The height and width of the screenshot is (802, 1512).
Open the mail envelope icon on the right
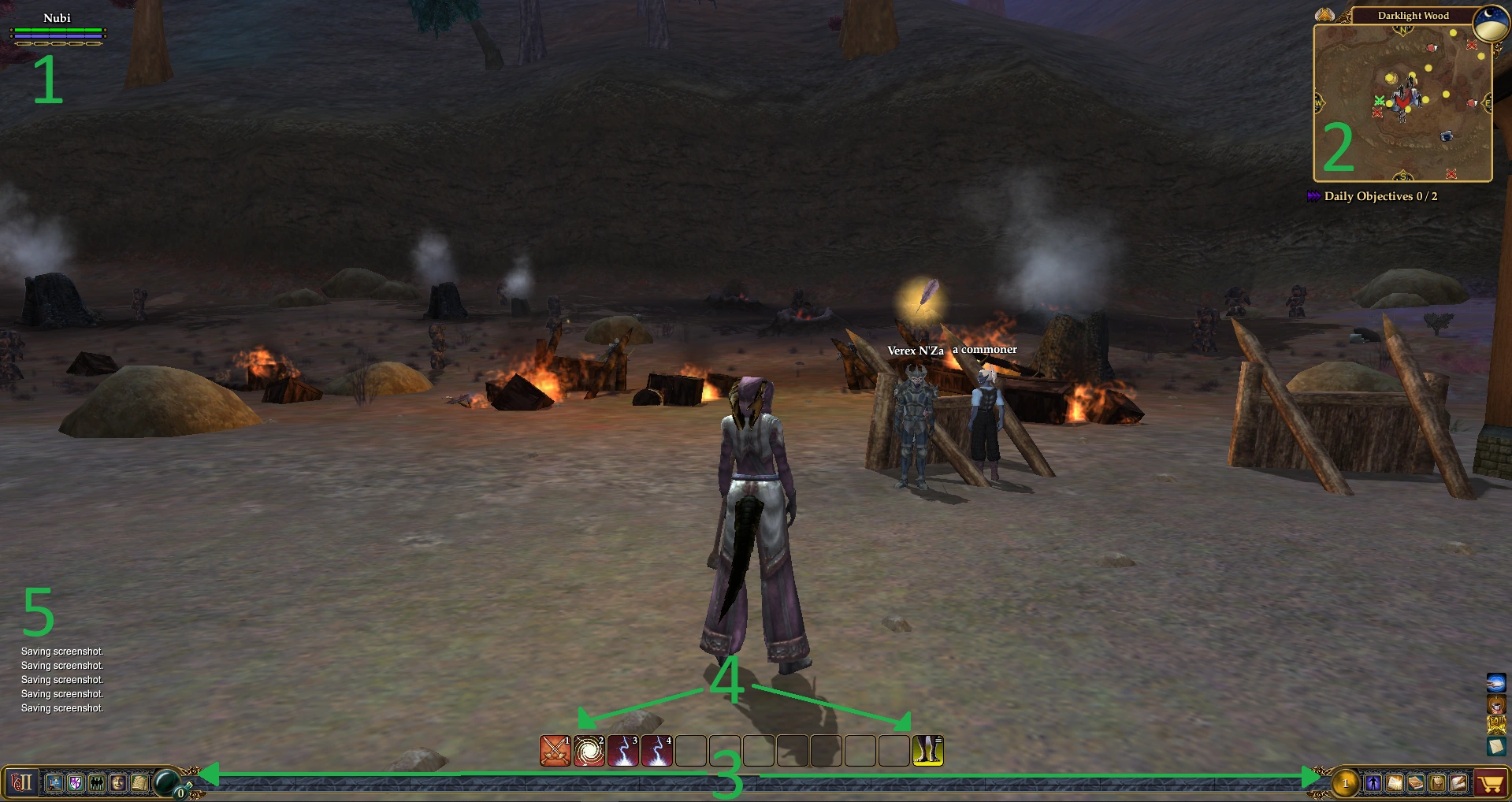1496,745
